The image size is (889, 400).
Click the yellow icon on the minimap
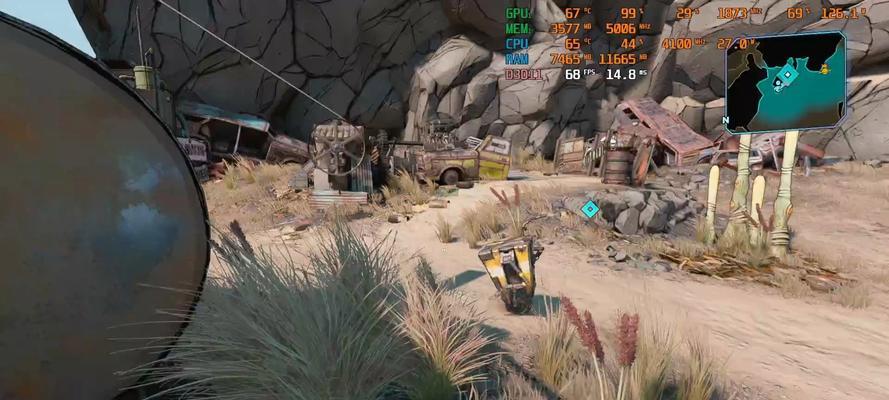point(825,70)
